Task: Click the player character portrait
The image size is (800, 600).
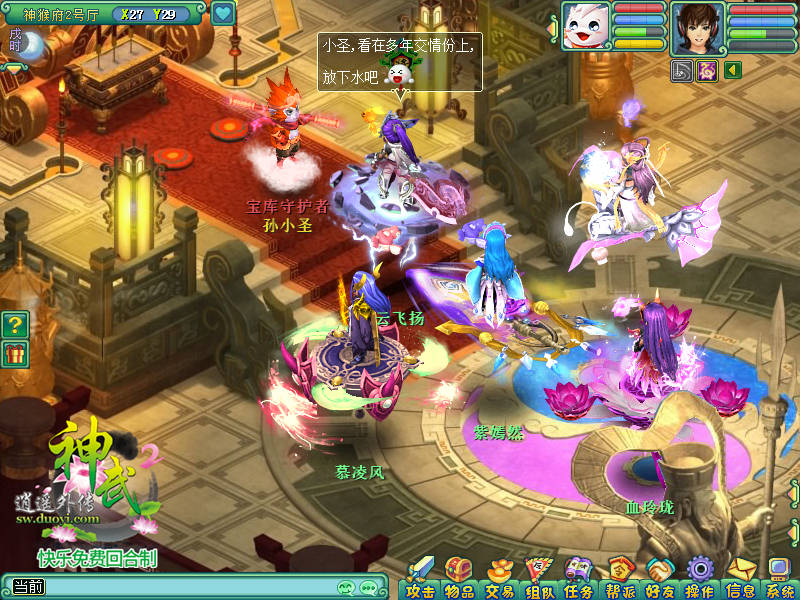Action: 698,27
